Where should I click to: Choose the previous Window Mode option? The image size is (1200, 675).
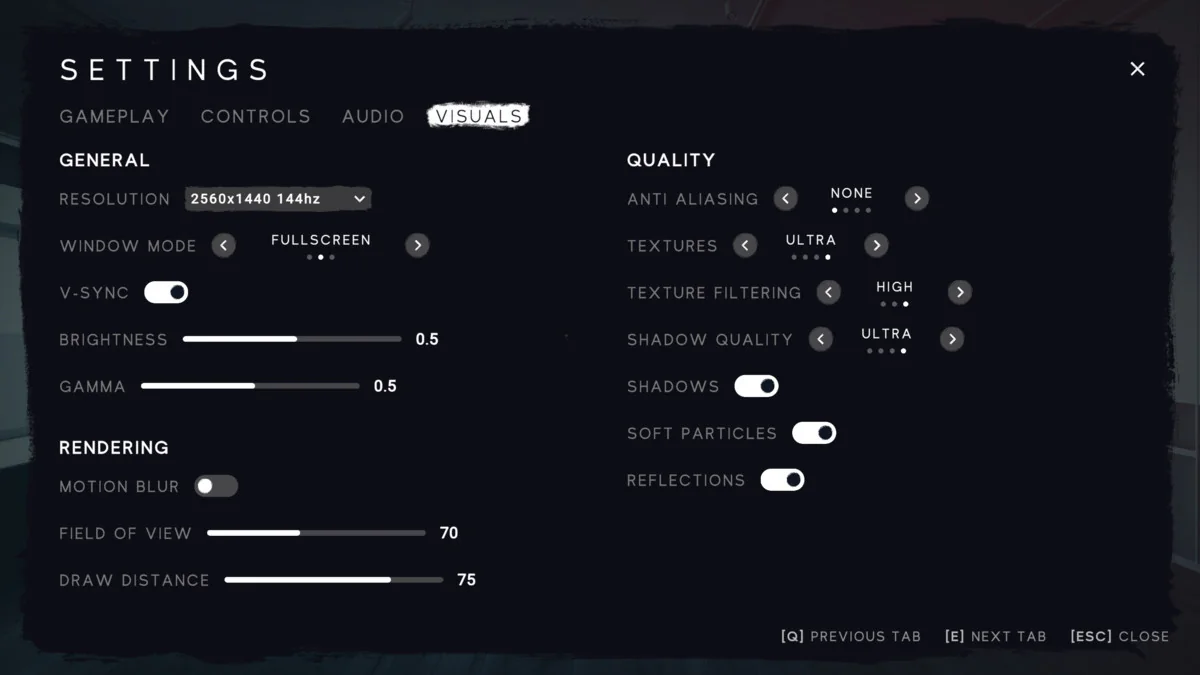(x=224, y=245)
